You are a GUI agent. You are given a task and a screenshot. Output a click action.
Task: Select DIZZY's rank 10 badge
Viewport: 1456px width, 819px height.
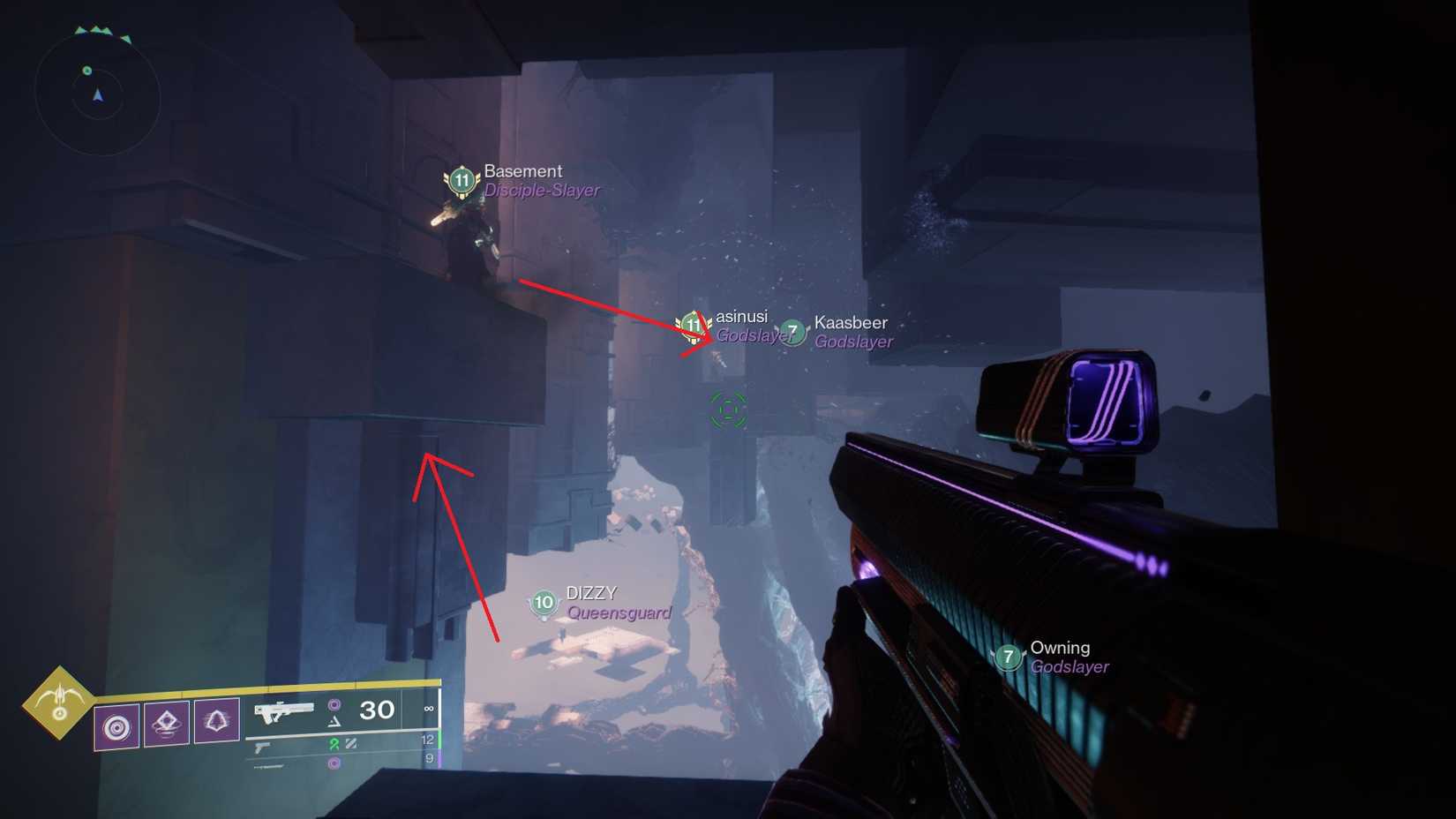543,603
